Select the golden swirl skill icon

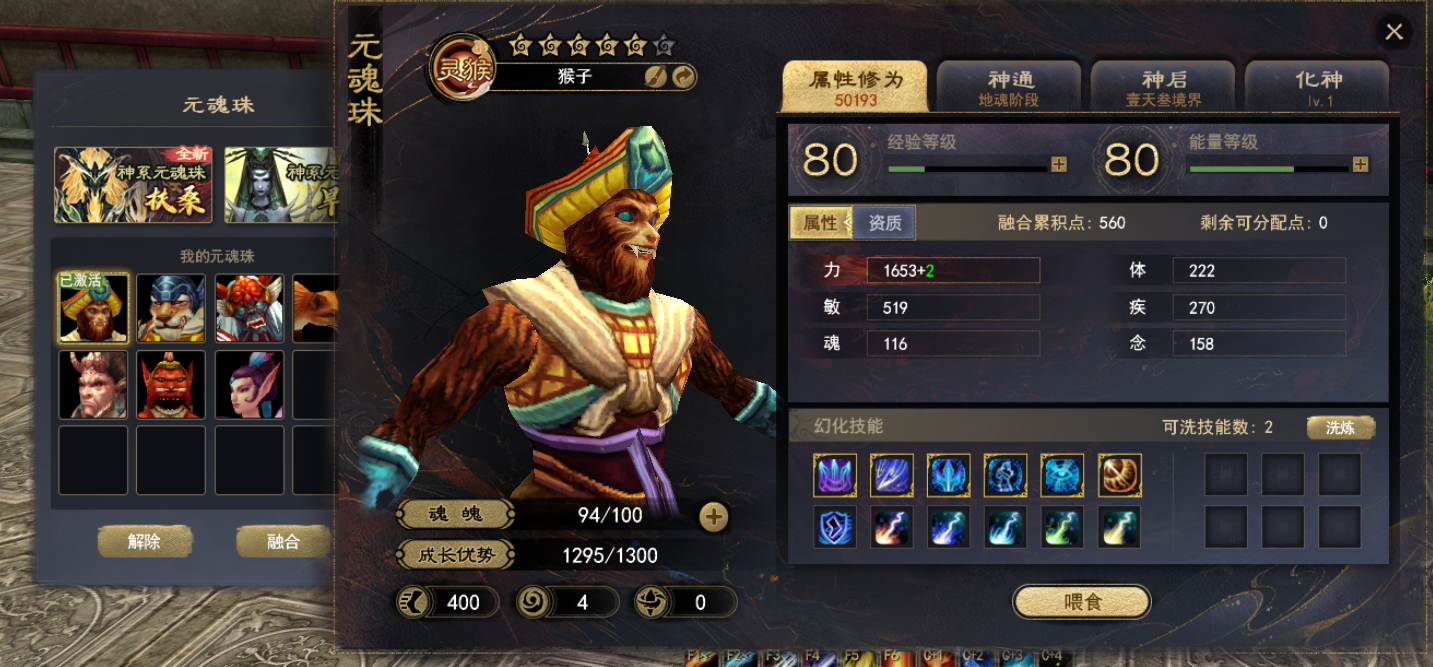1119,475
